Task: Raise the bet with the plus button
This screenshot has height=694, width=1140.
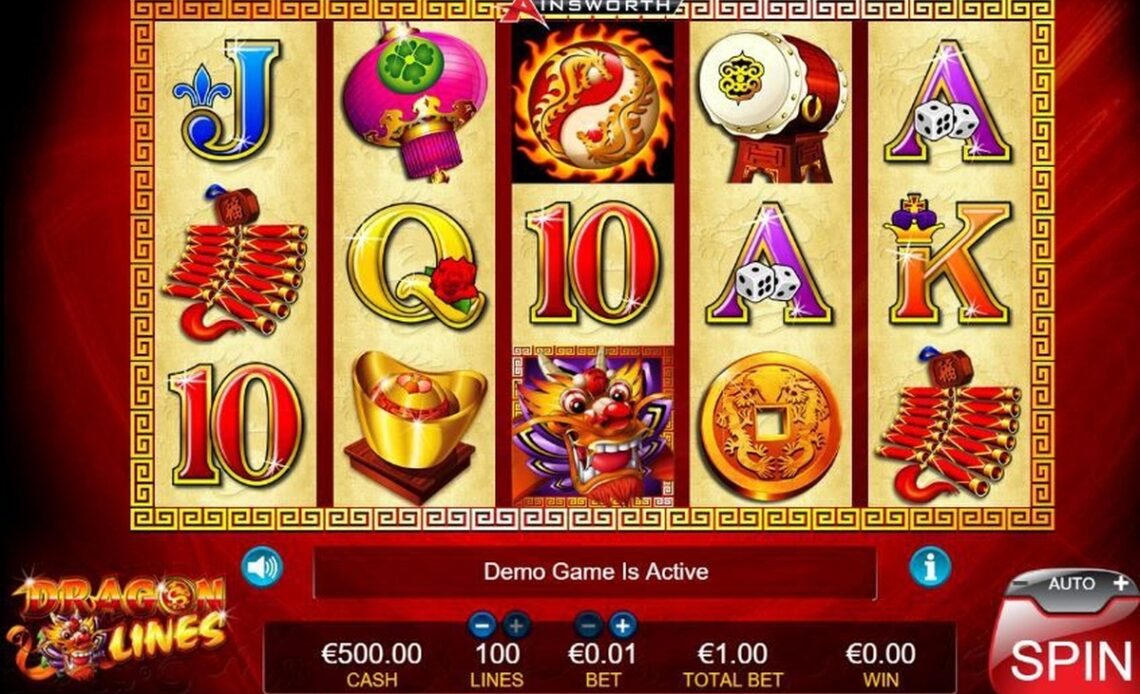Action: (x=623, y=626)
